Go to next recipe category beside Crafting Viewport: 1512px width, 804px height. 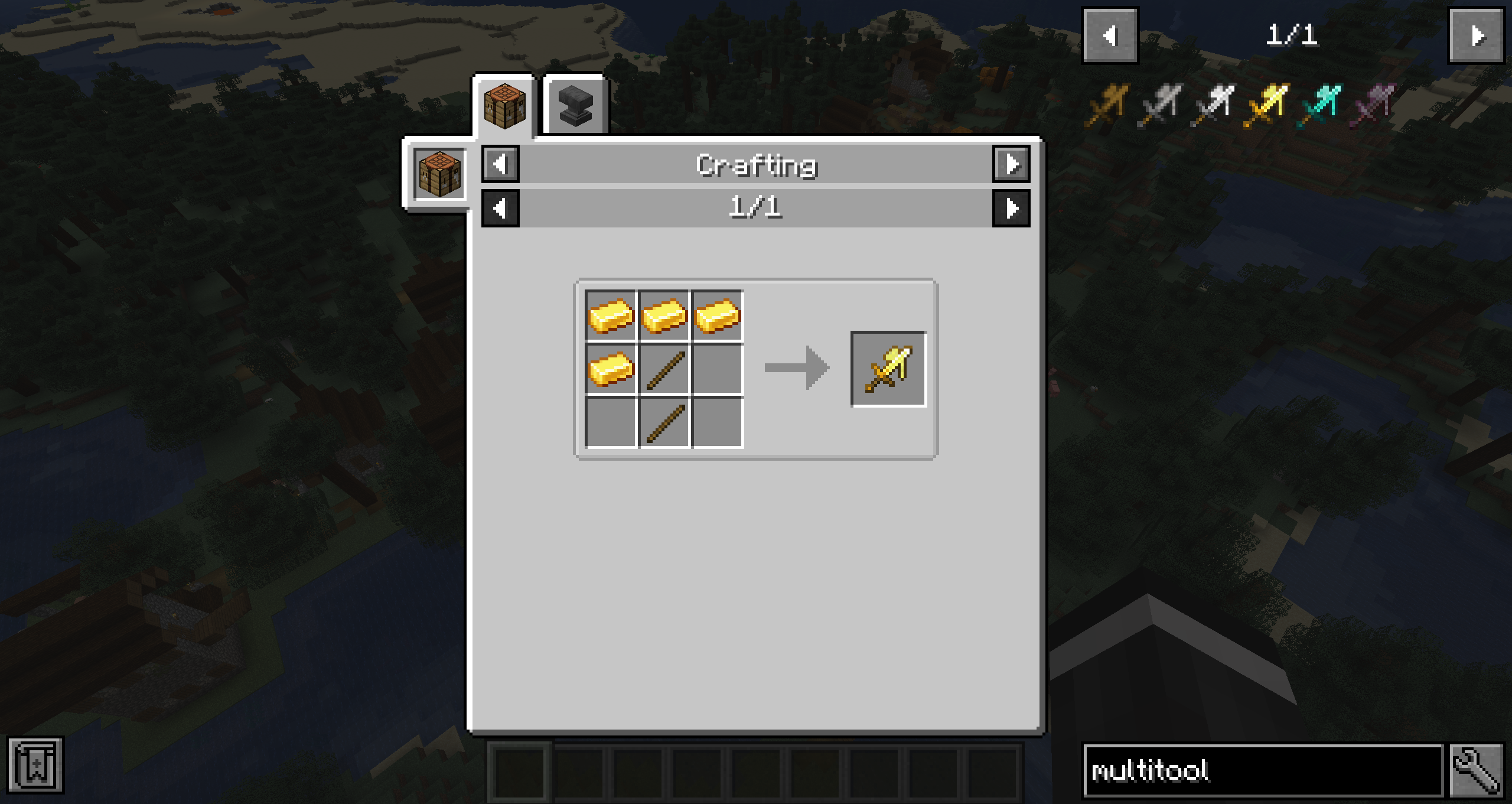coord(1011,164)
